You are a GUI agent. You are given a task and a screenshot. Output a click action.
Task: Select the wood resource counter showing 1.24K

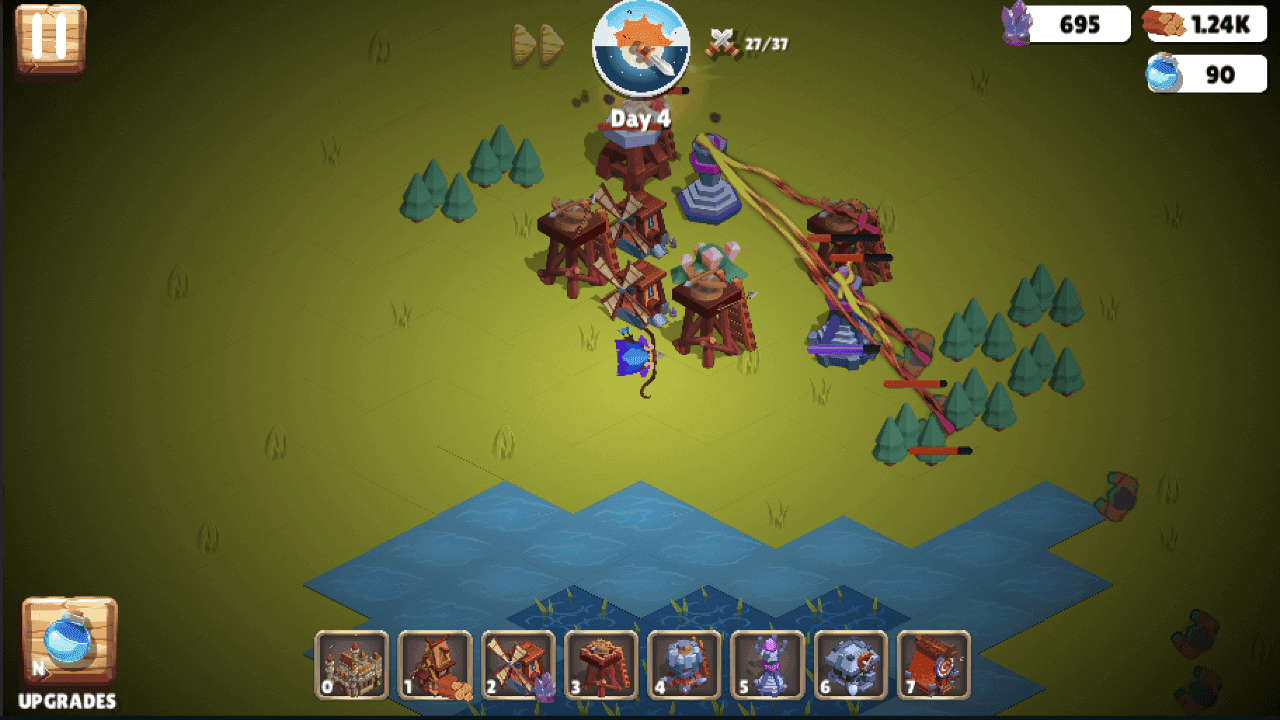(x=1204, y=24)
